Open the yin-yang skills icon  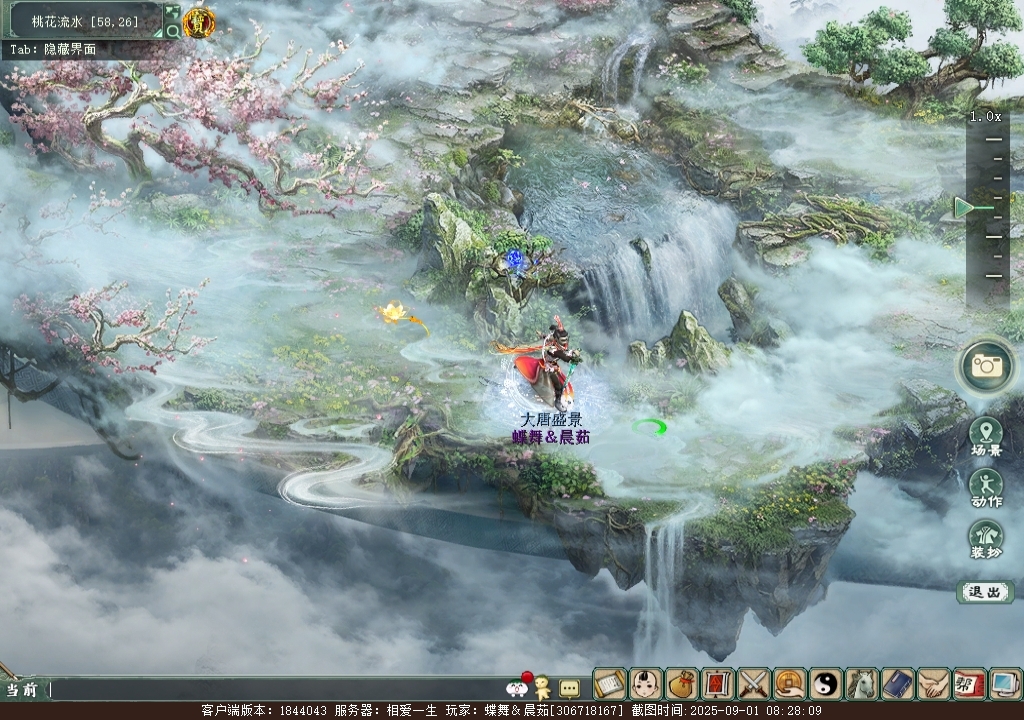(x=825, y=684)
